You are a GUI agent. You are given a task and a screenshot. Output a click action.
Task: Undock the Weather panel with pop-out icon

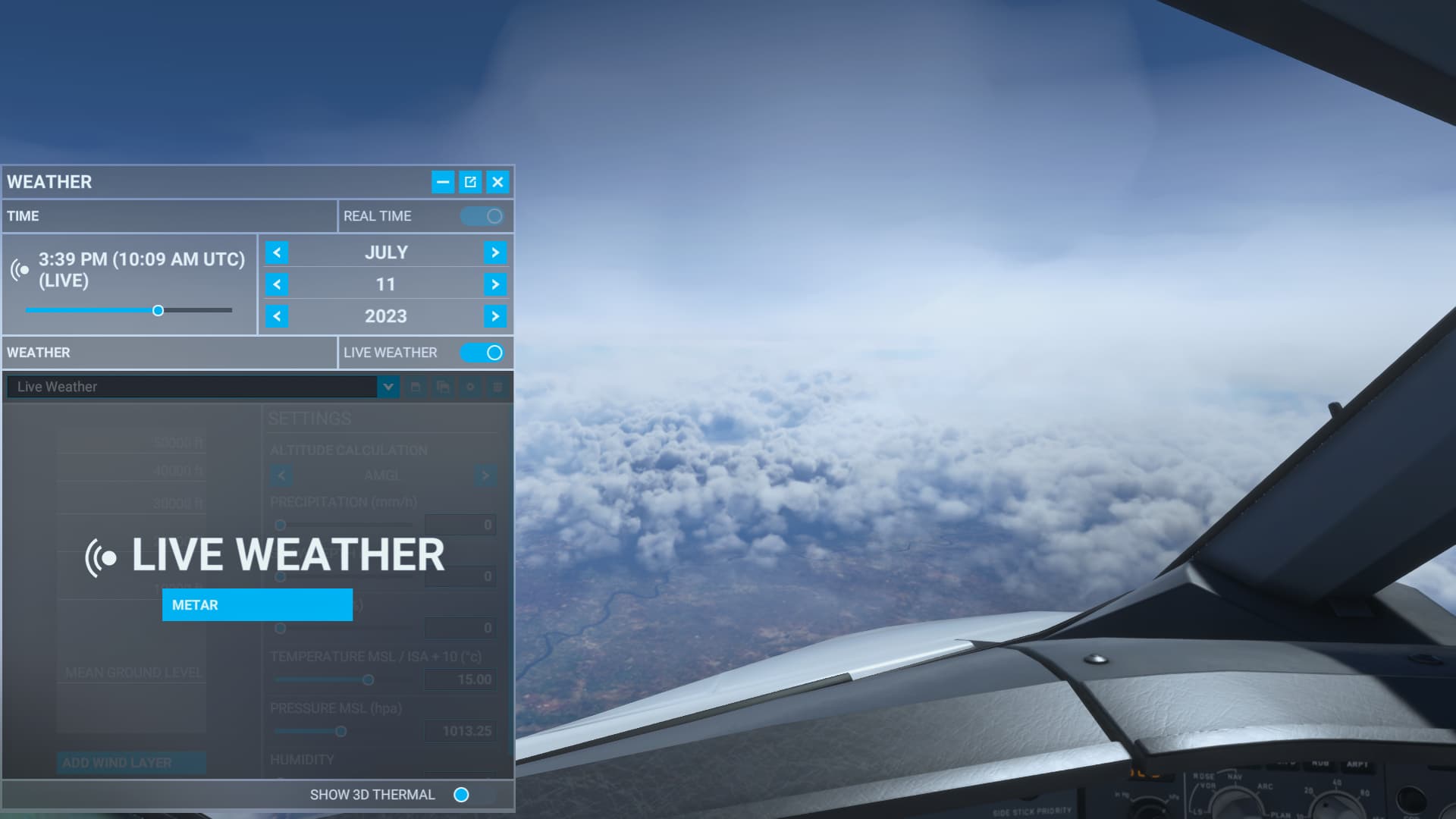point(471,182)
